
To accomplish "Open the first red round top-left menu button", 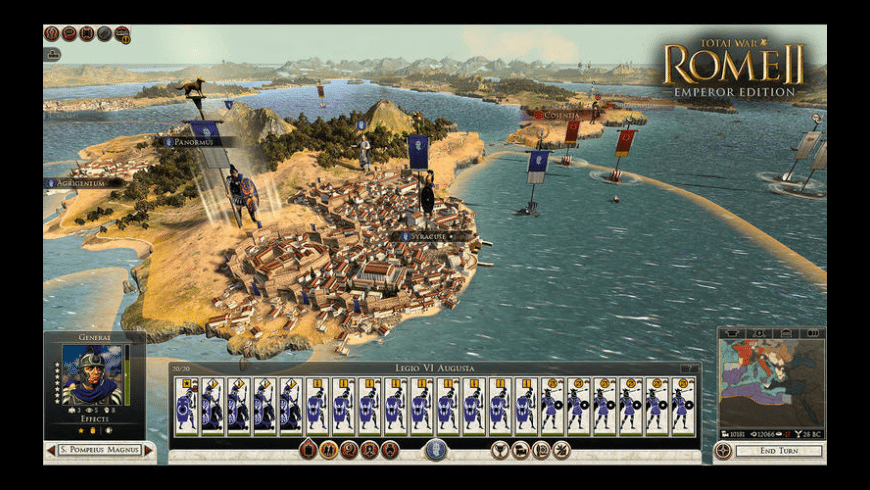I will point(52,33).
